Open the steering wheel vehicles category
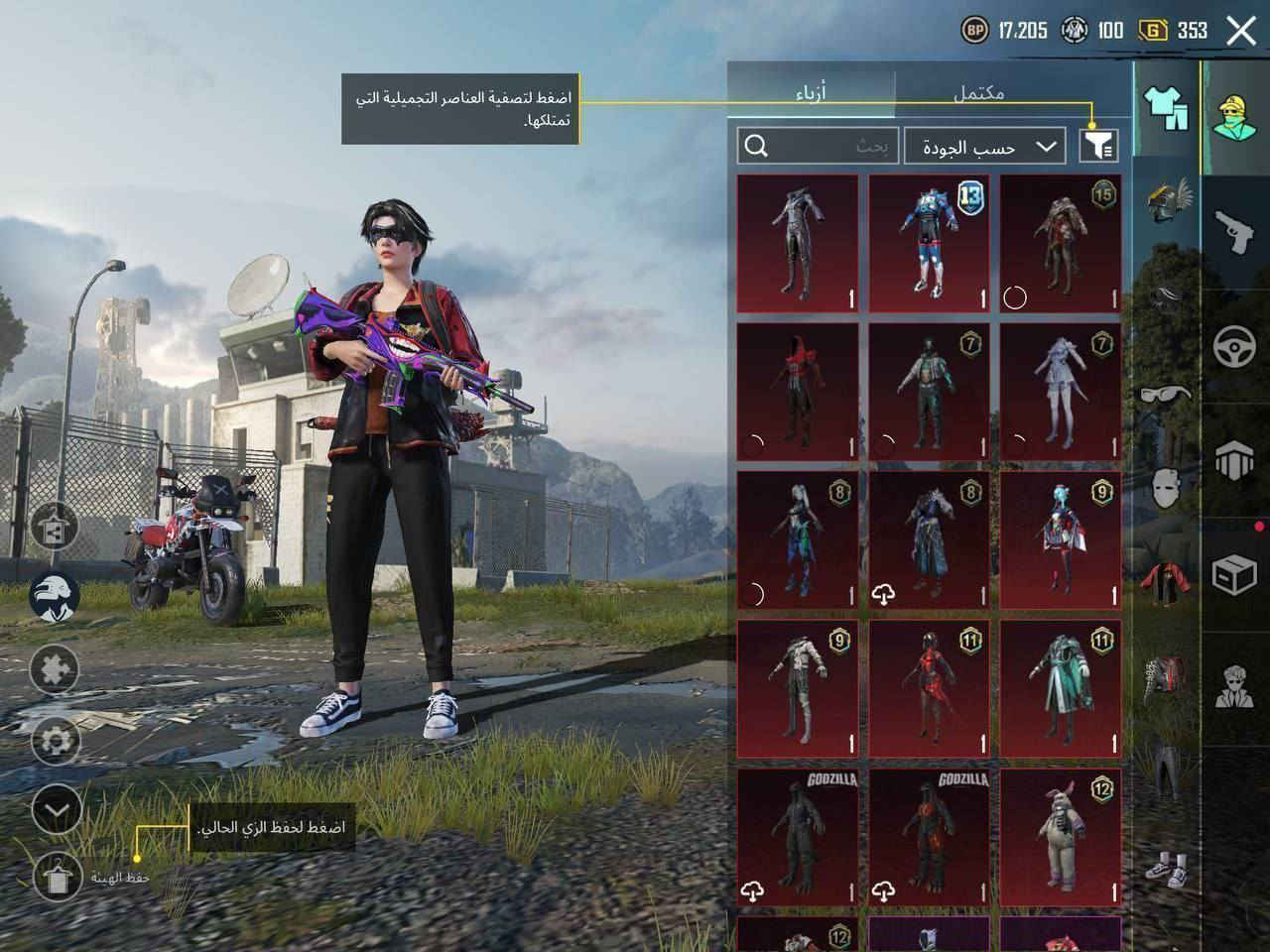Screen dimensions: 1270x952 click(1235, 345)
